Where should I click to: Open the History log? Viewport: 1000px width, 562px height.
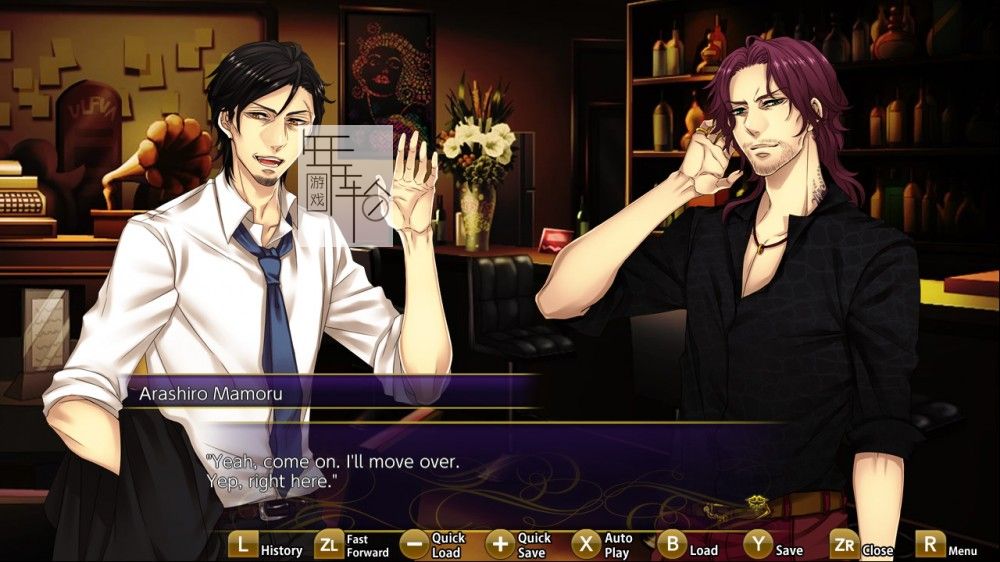tap(243, 546)
